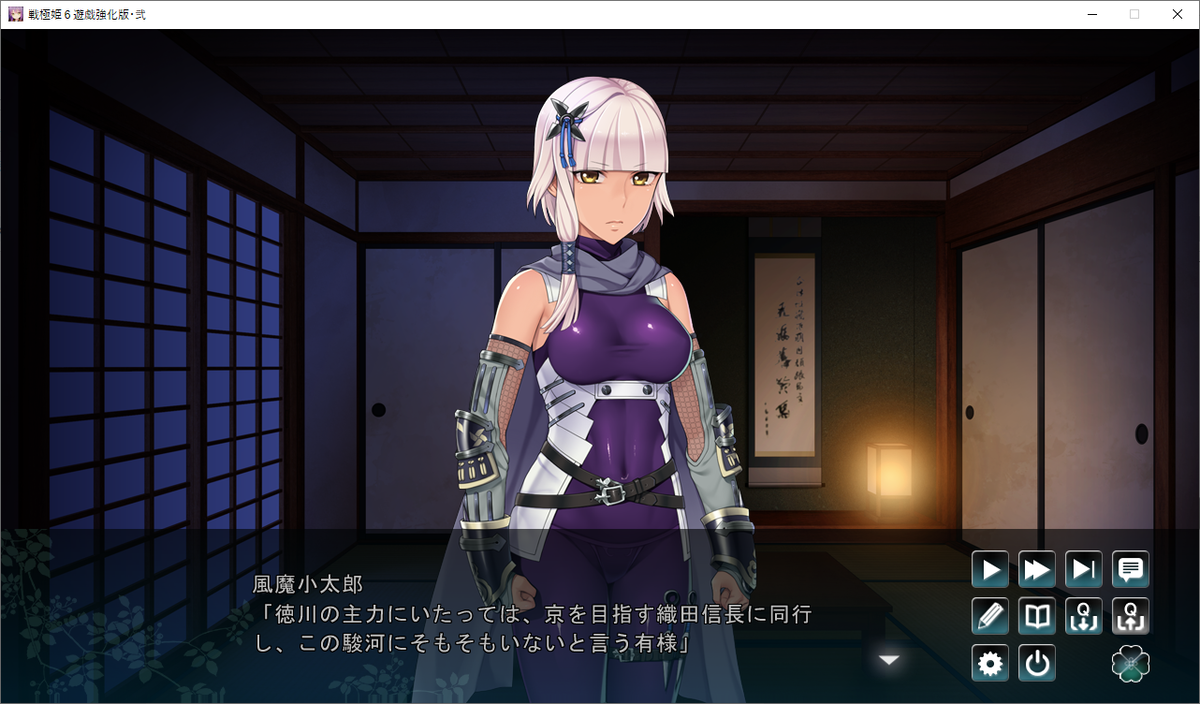The width and height of the screenshot is (1200, 704).
Task: Quick save with the Q down-arrow button
Action: click(x=1084, y=616)
